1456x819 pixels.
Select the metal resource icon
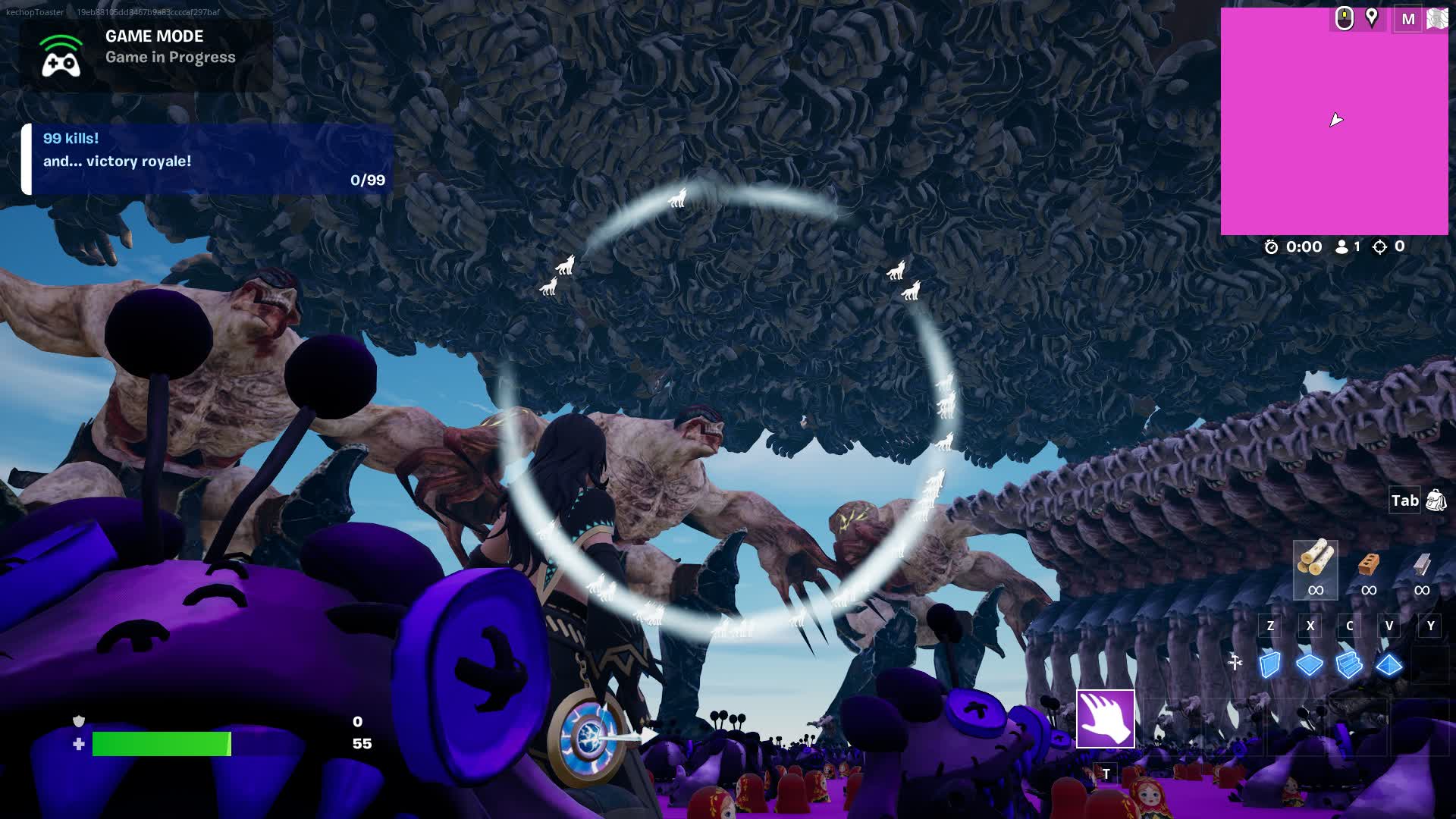point(1422,565)
